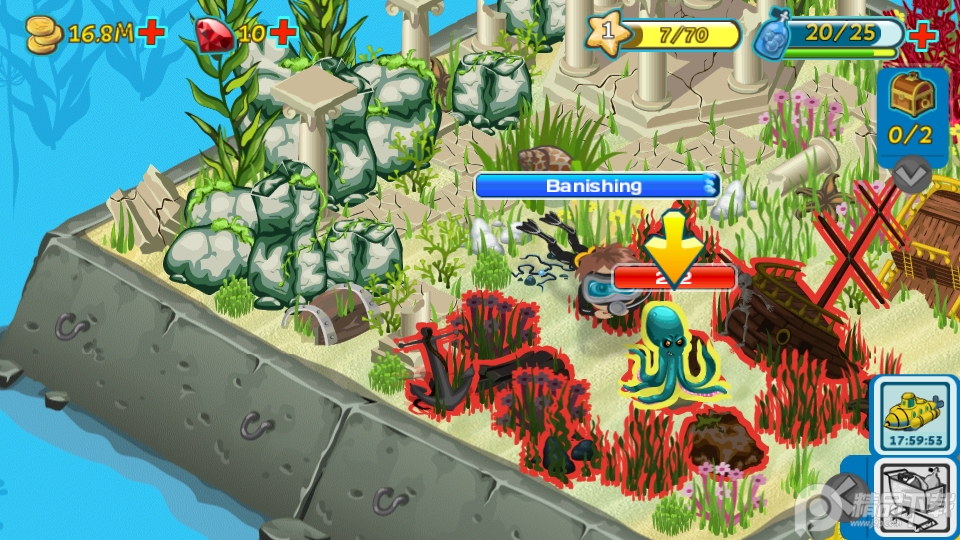Tap the star level badge

coord(611,34)
